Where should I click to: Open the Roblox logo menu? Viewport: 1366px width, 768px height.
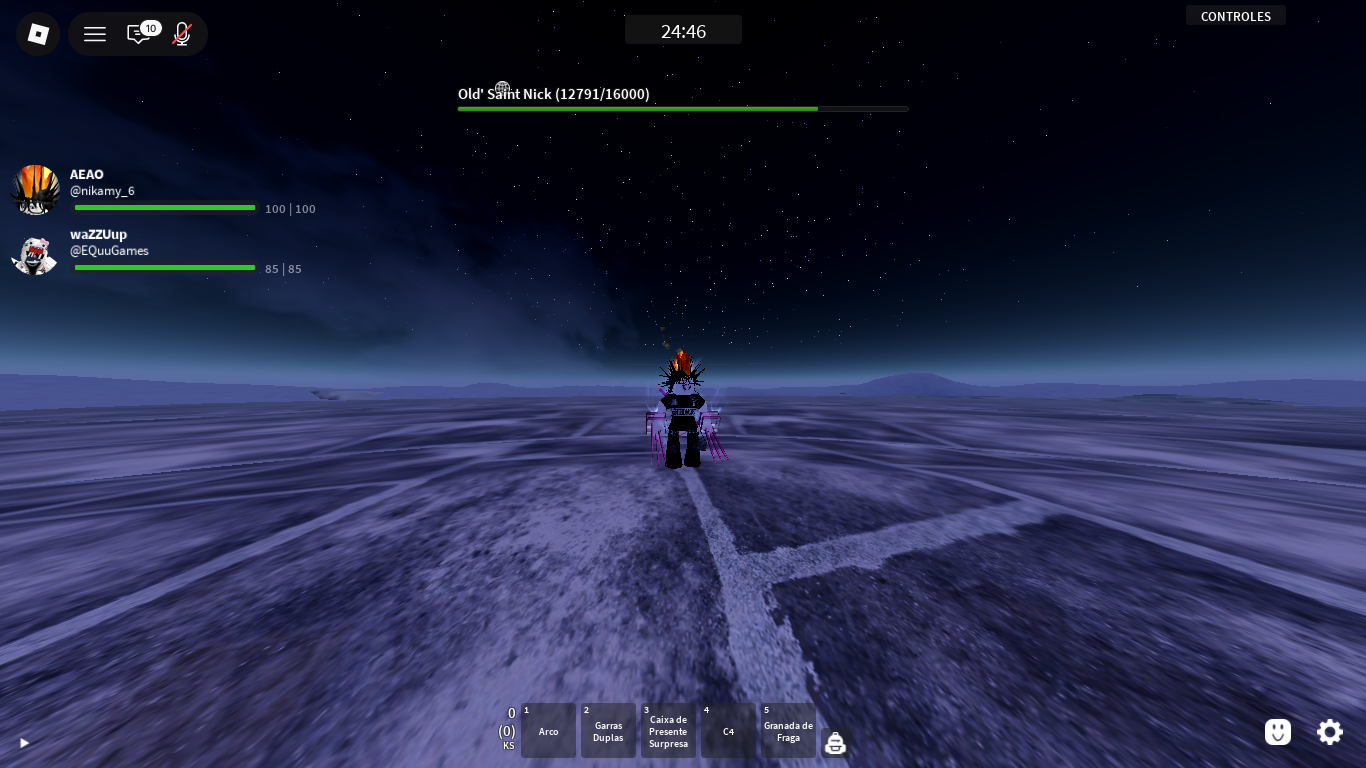(x=37, y=33)
